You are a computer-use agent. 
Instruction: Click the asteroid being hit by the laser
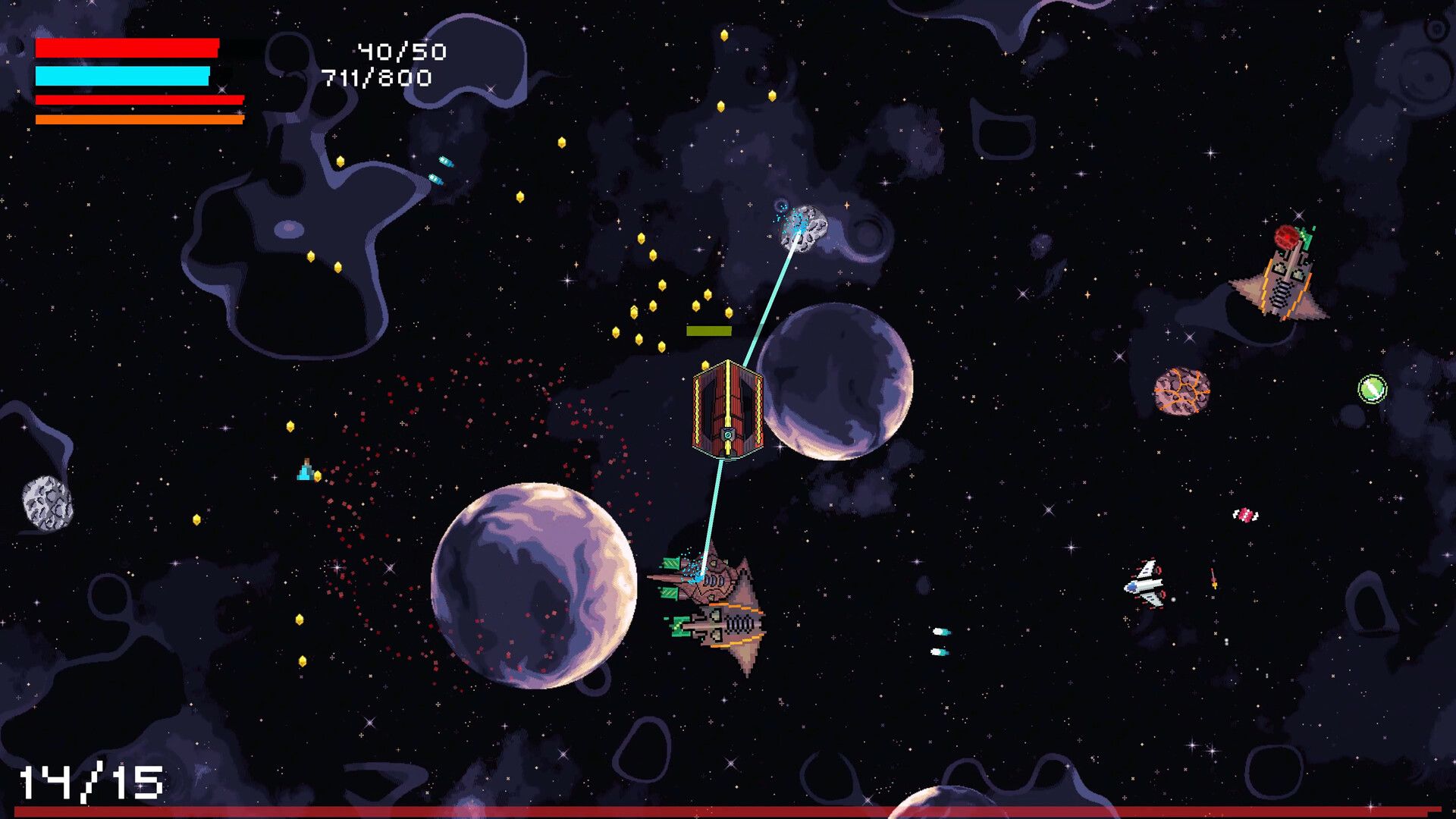coord(804,227)
